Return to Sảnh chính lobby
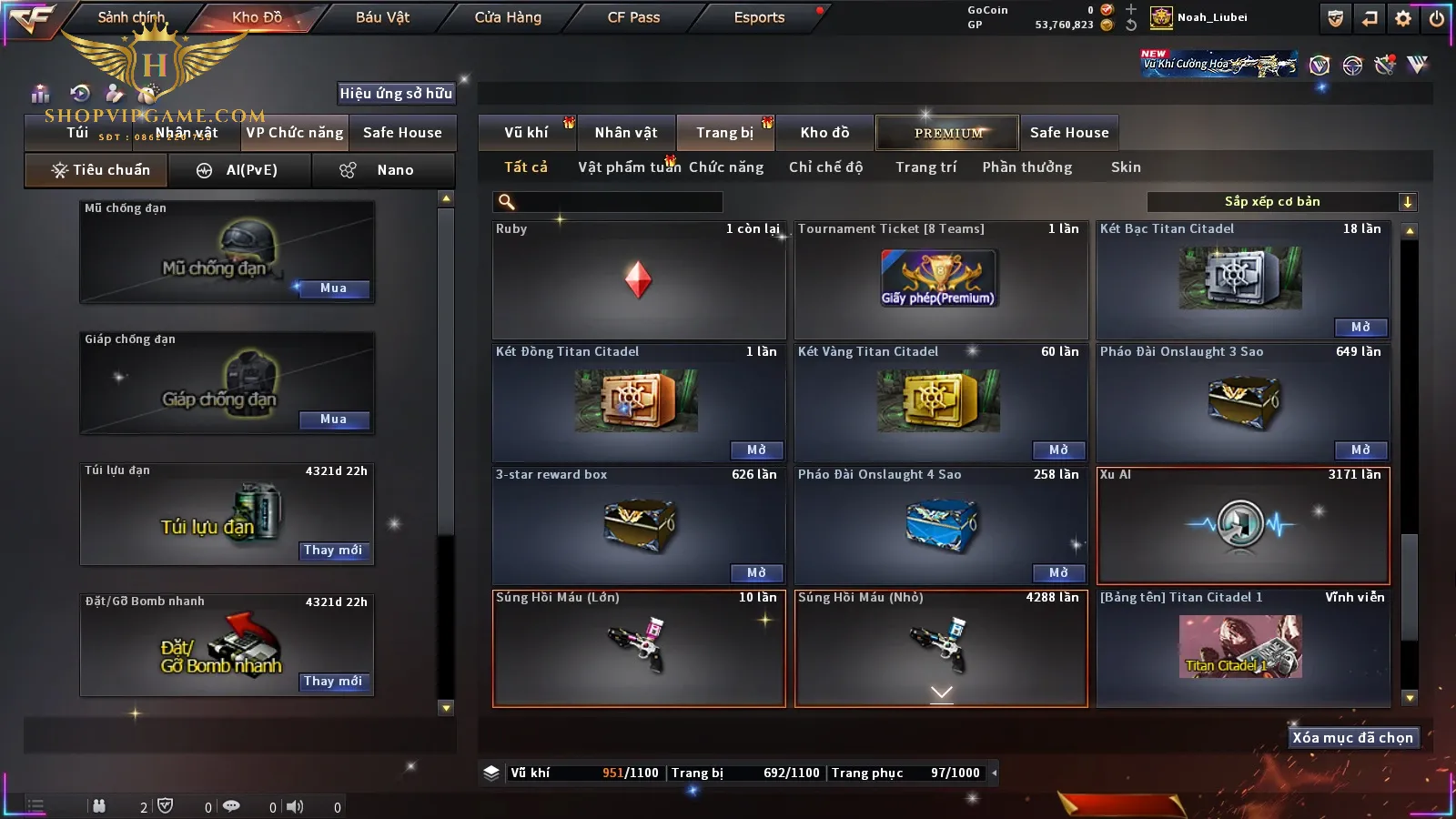Image resolution: width=1456 pixels, height=819 pixels. point(131,17)
